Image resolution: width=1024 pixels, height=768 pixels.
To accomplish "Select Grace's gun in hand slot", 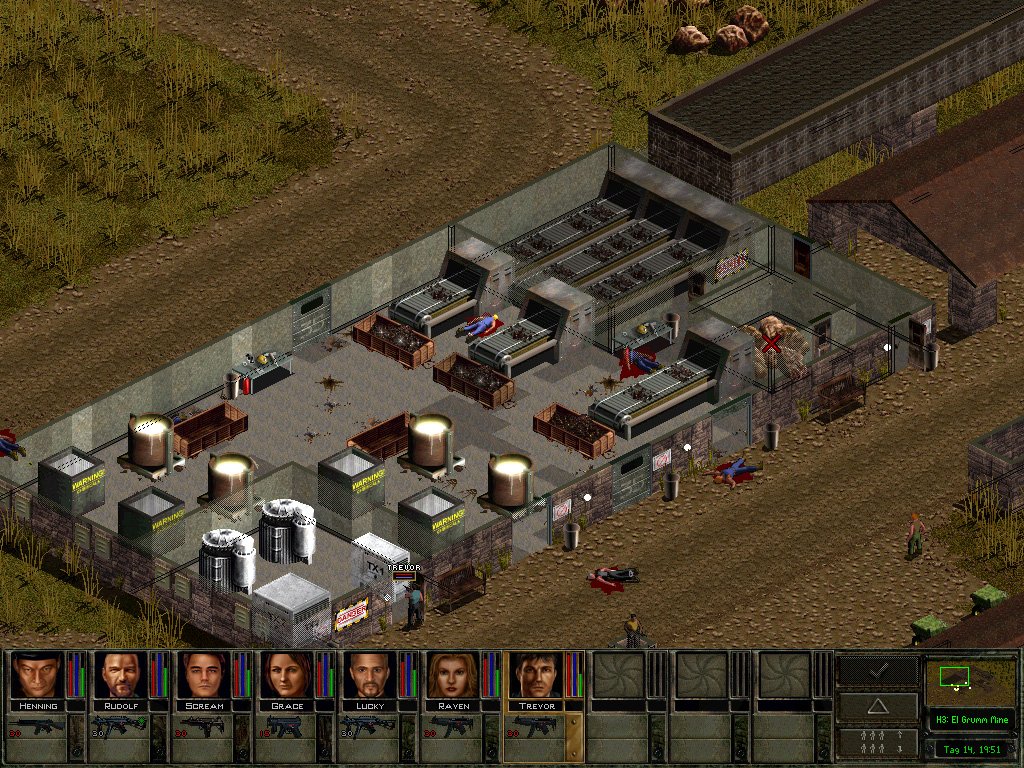I will pyautogui.click(x=288, y=727).
